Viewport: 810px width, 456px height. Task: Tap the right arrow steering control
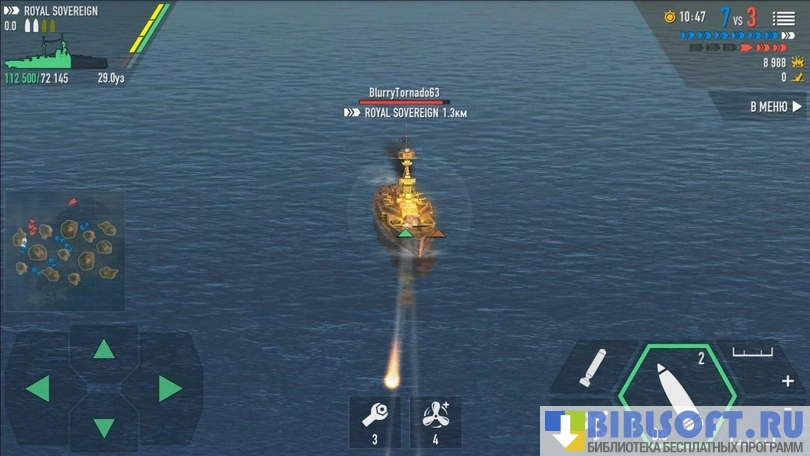coord(170,388)
